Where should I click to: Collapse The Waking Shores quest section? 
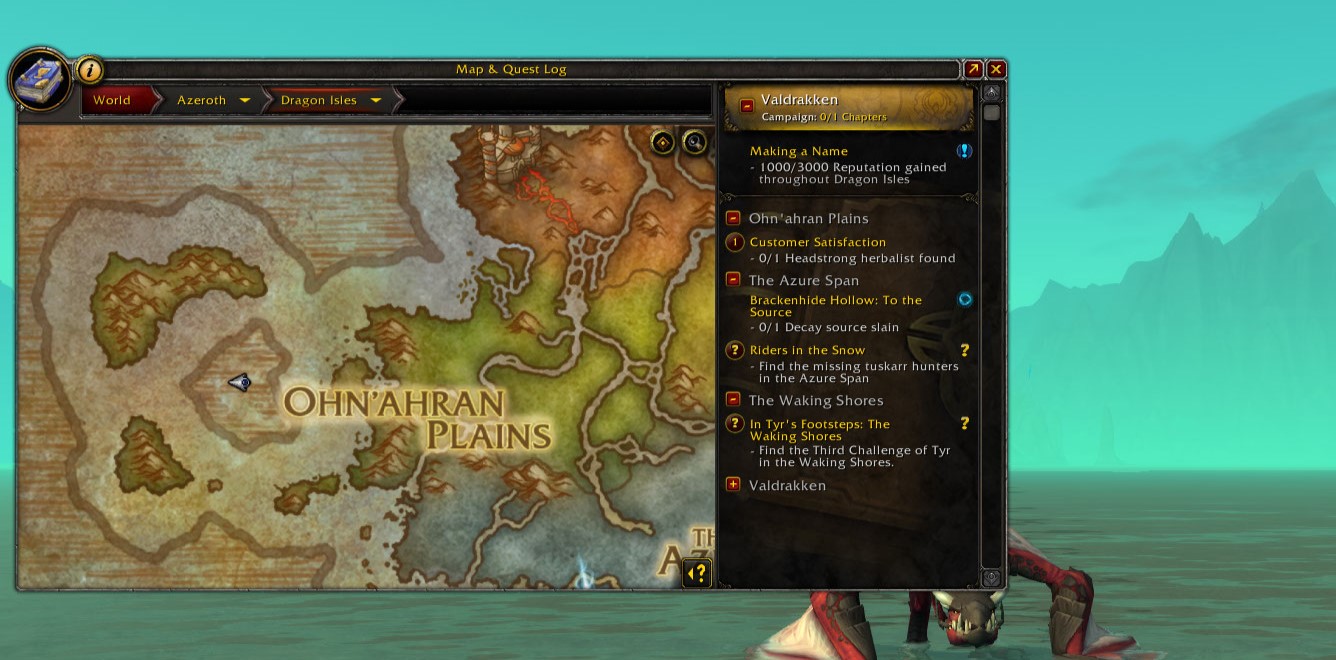tap(733, 400)
